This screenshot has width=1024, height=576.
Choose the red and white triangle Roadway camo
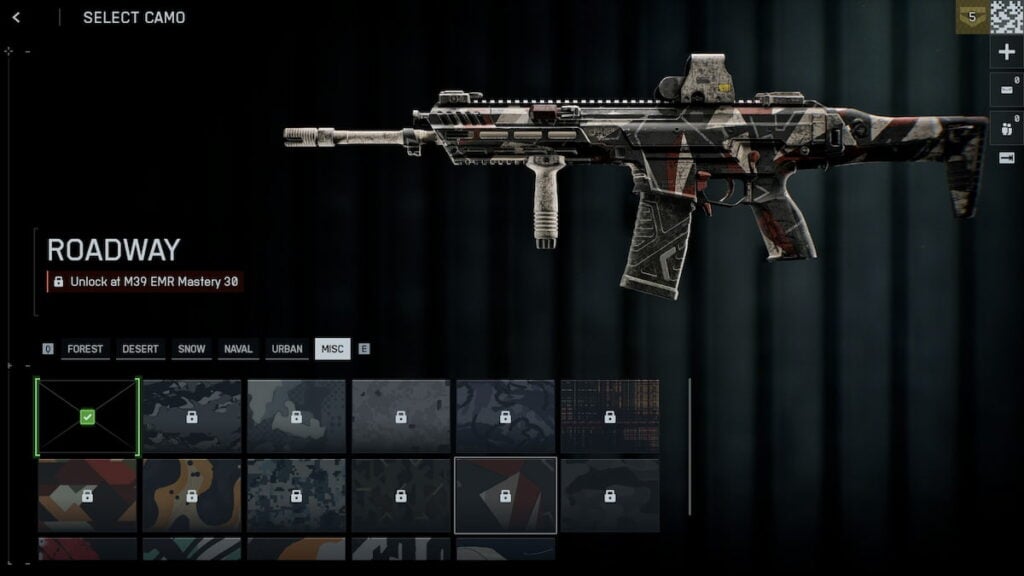click(x=505, y=495)
